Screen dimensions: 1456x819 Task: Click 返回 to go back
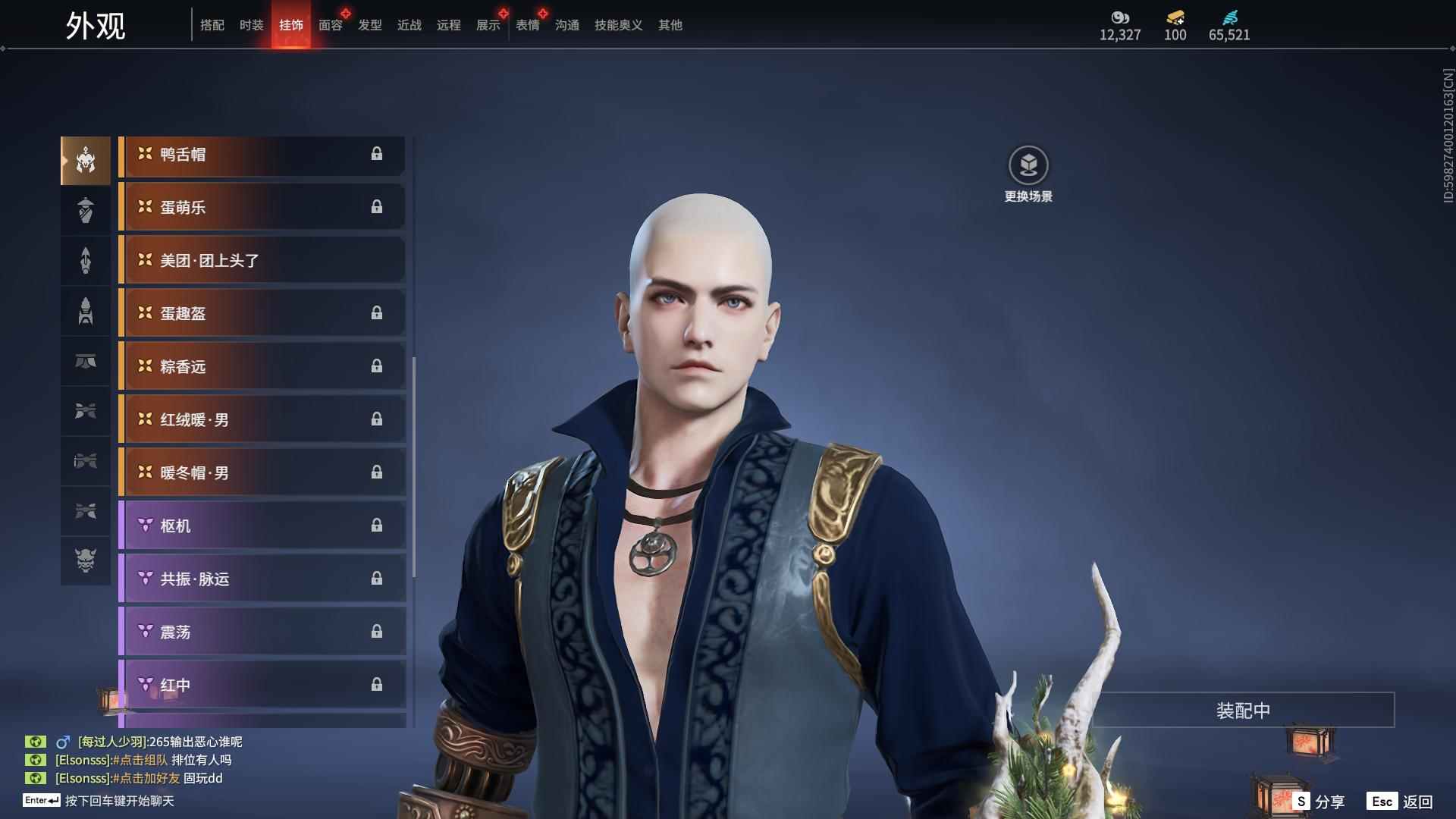point(1401,802)
